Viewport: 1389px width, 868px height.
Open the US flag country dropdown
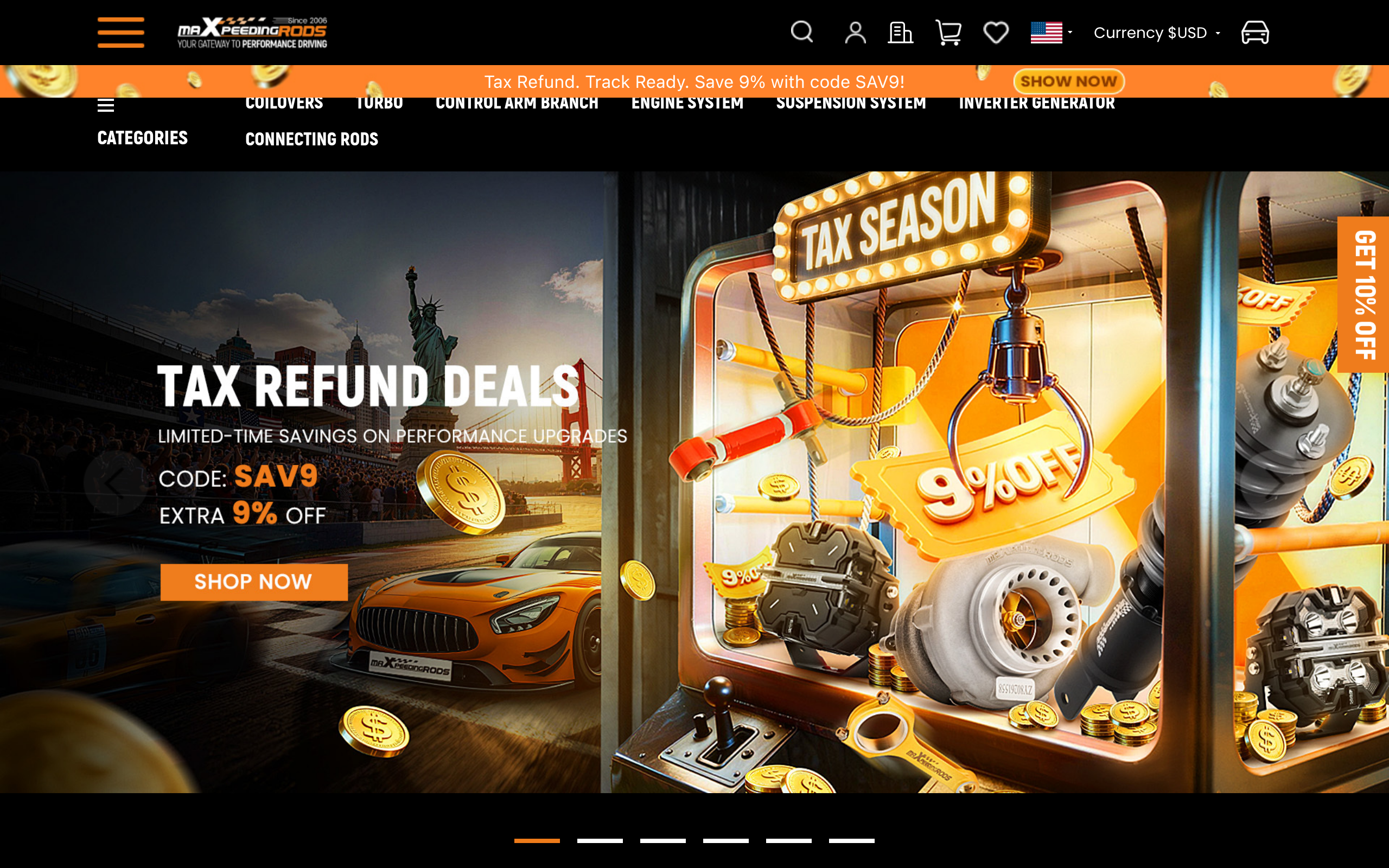[1050, 32]
